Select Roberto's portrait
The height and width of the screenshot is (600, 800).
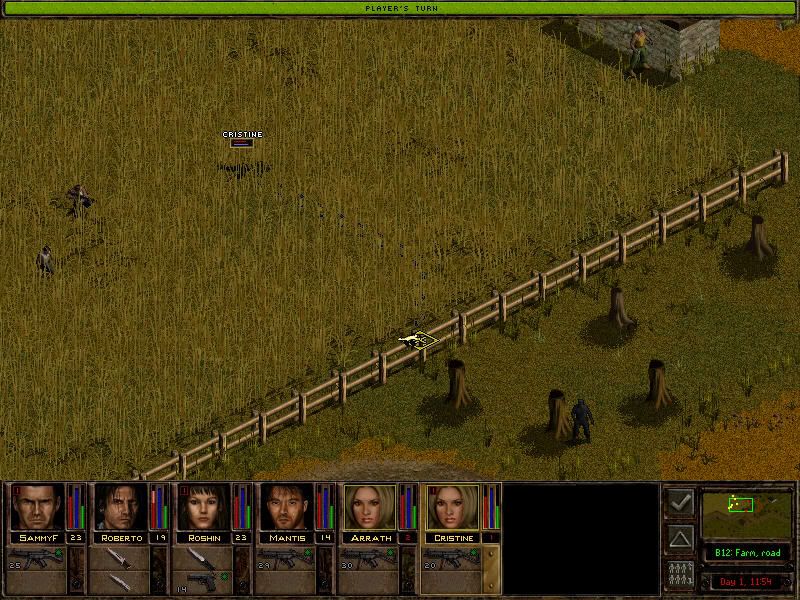tap(120, 508)
